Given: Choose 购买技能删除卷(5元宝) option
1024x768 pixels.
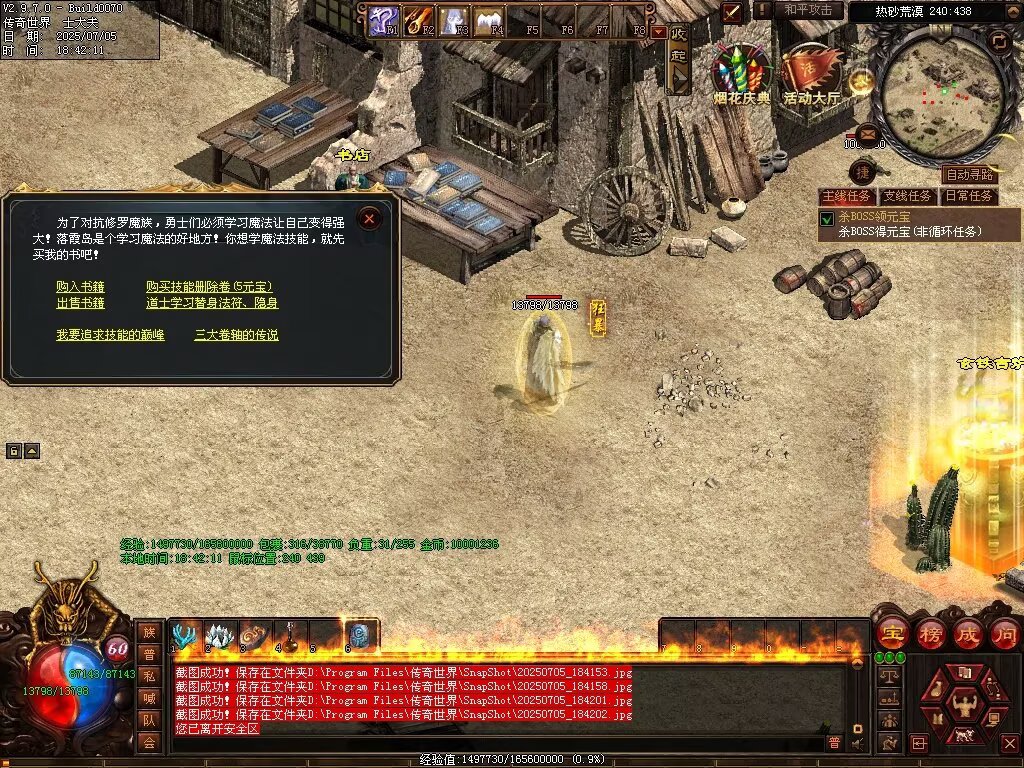Looking at the screenshot, I should pos(209,286).
